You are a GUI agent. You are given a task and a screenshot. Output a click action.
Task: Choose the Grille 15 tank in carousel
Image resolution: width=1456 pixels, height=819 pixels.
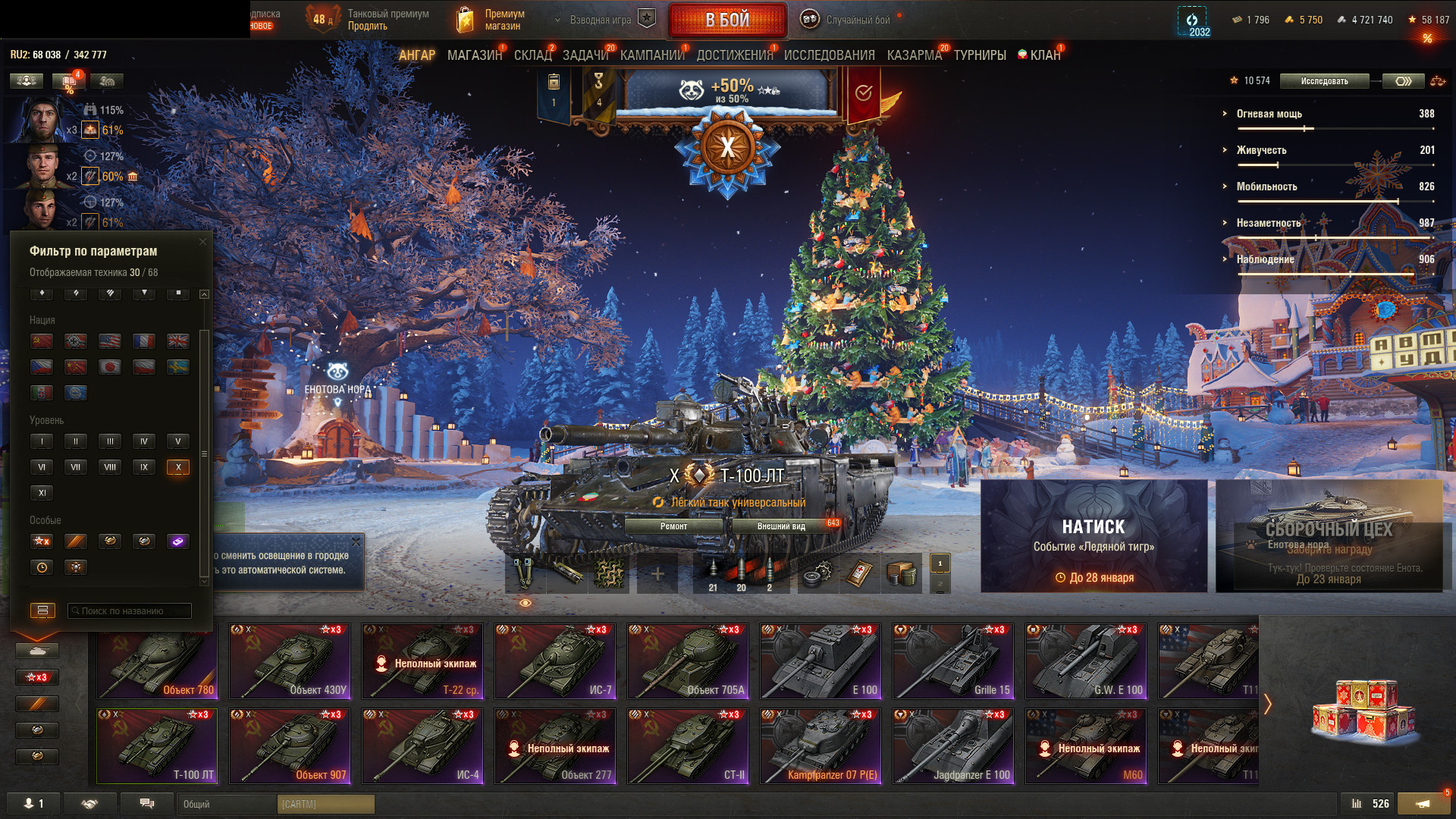tap(953, 661)
